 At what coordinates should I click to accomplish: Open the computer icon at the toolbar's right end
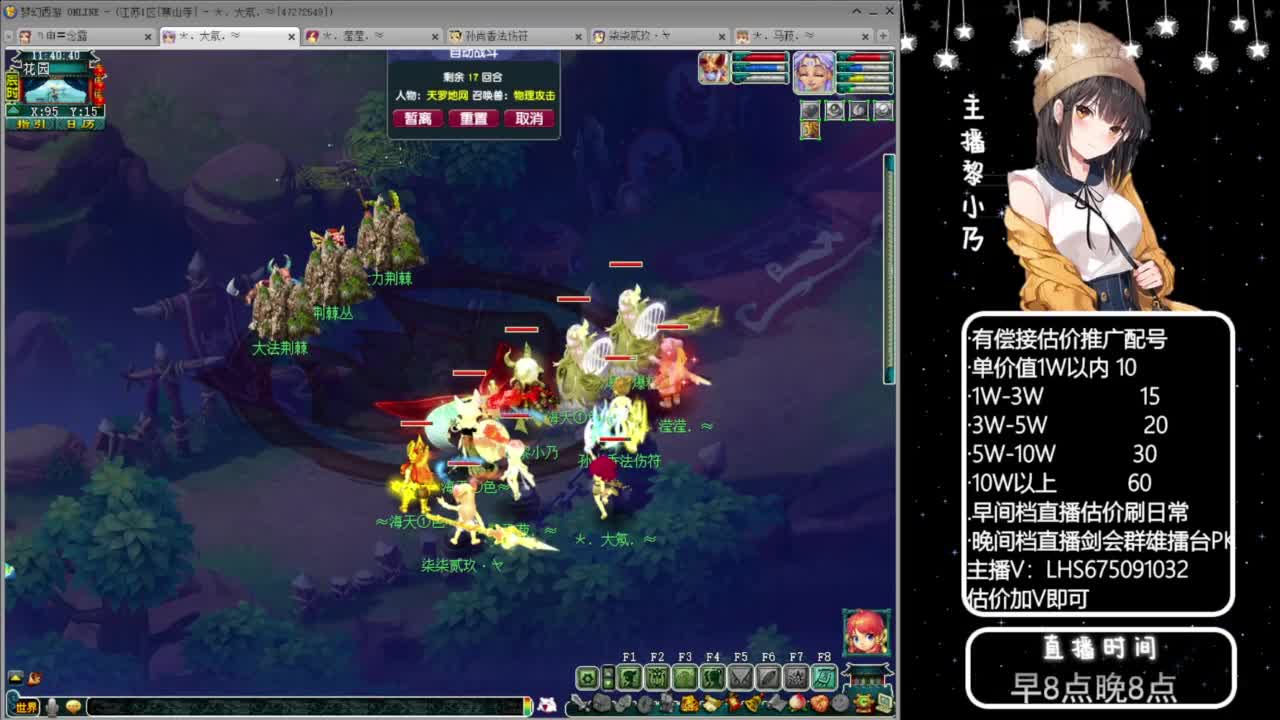[882, 703]
